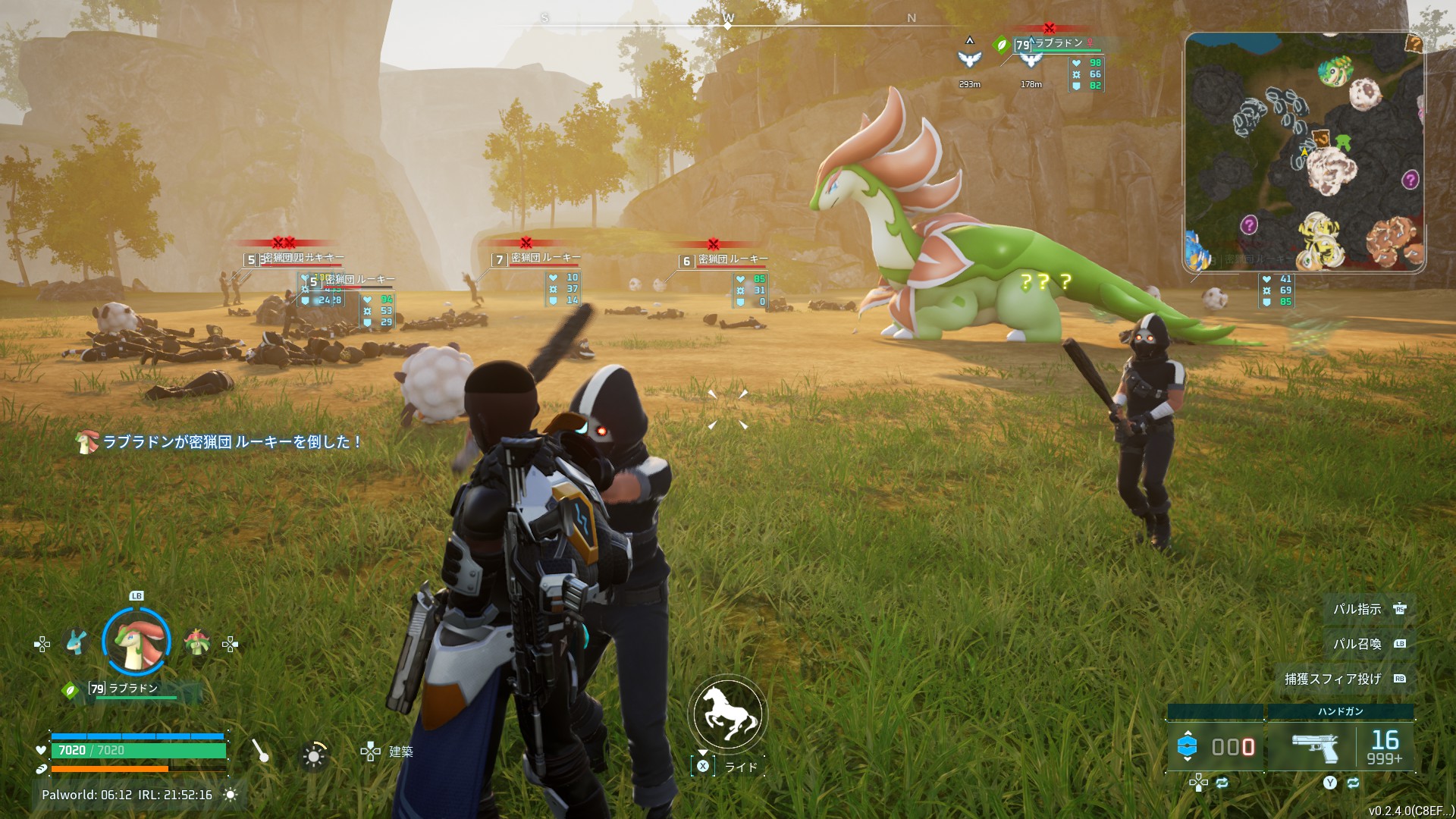Screen dimensions: 1456x819
Task: Click the パル召喚 summon label
Action: coord(1357,644)
